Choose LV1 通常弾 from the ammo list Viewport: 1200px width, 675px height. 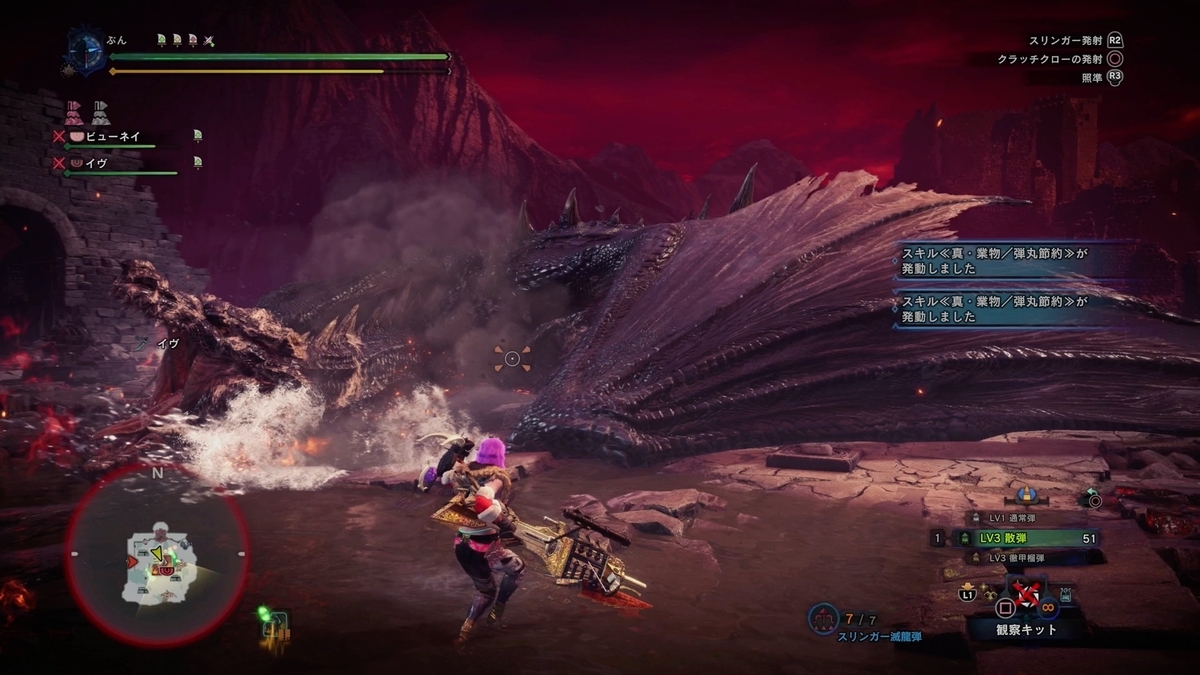(x=1010, y=517)
